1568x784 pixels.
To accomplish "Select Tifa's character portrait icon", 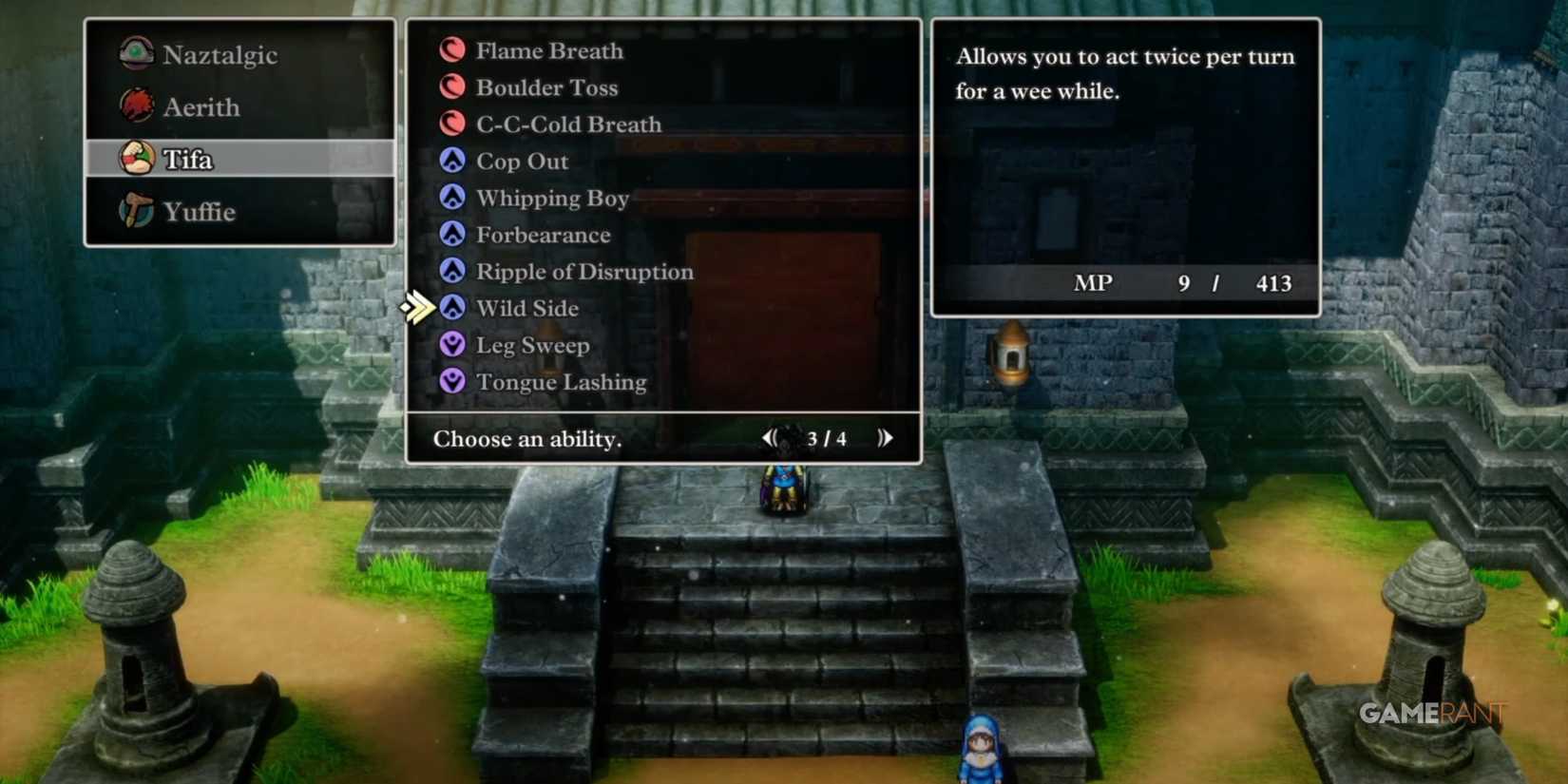I will pyautogui.click(x=137, y=159).
